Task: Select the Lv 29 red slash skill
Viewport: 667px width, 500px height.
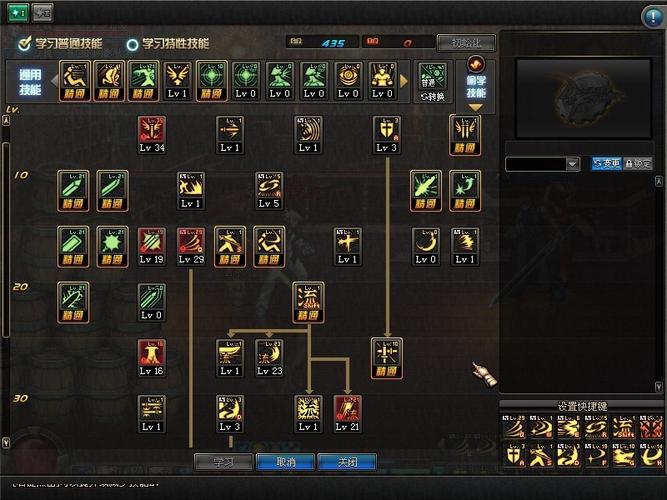Action: [191, 243]
